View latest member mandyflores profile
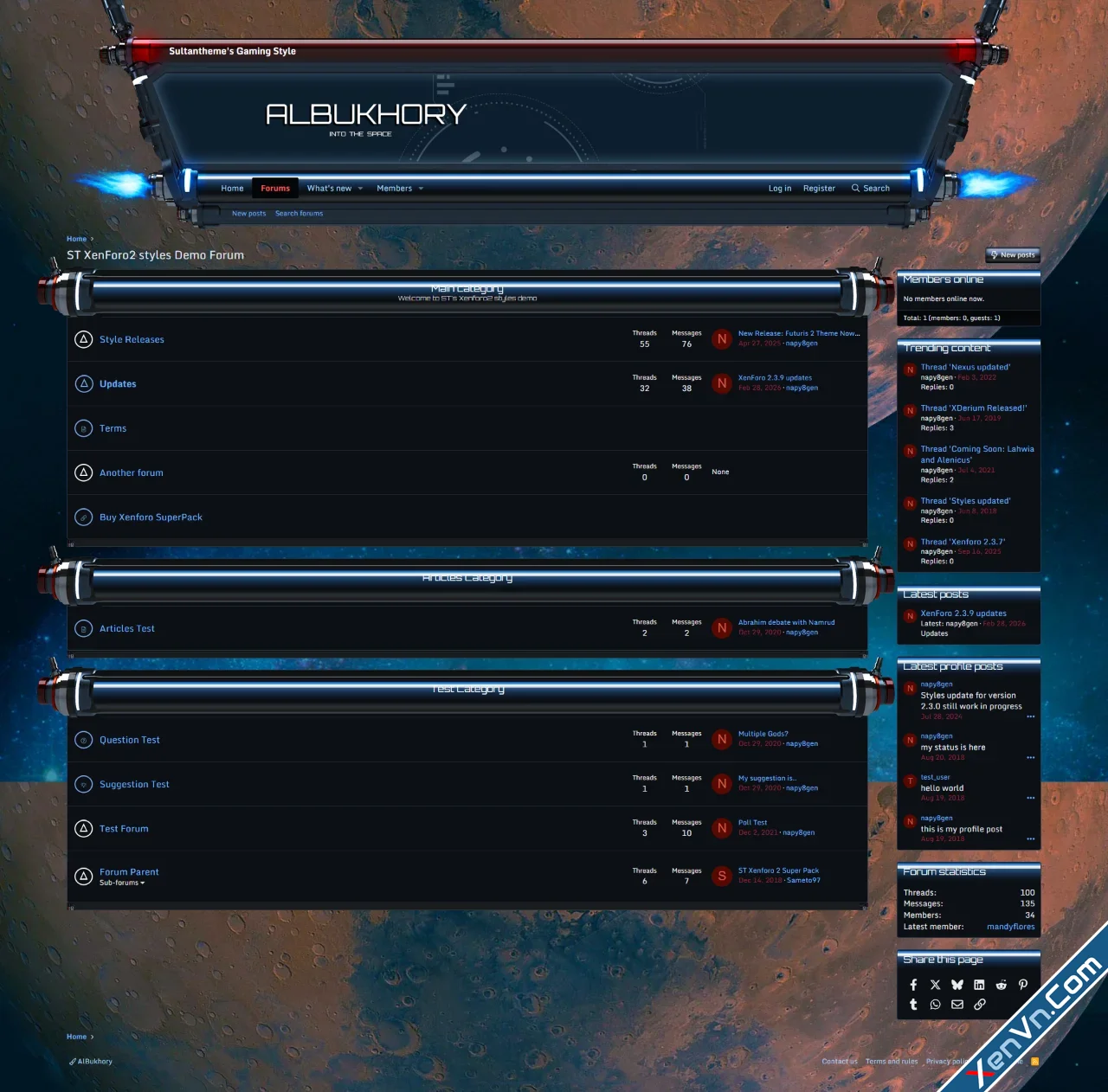This screenshot has width=1108, height=1092. [1010, 927]
